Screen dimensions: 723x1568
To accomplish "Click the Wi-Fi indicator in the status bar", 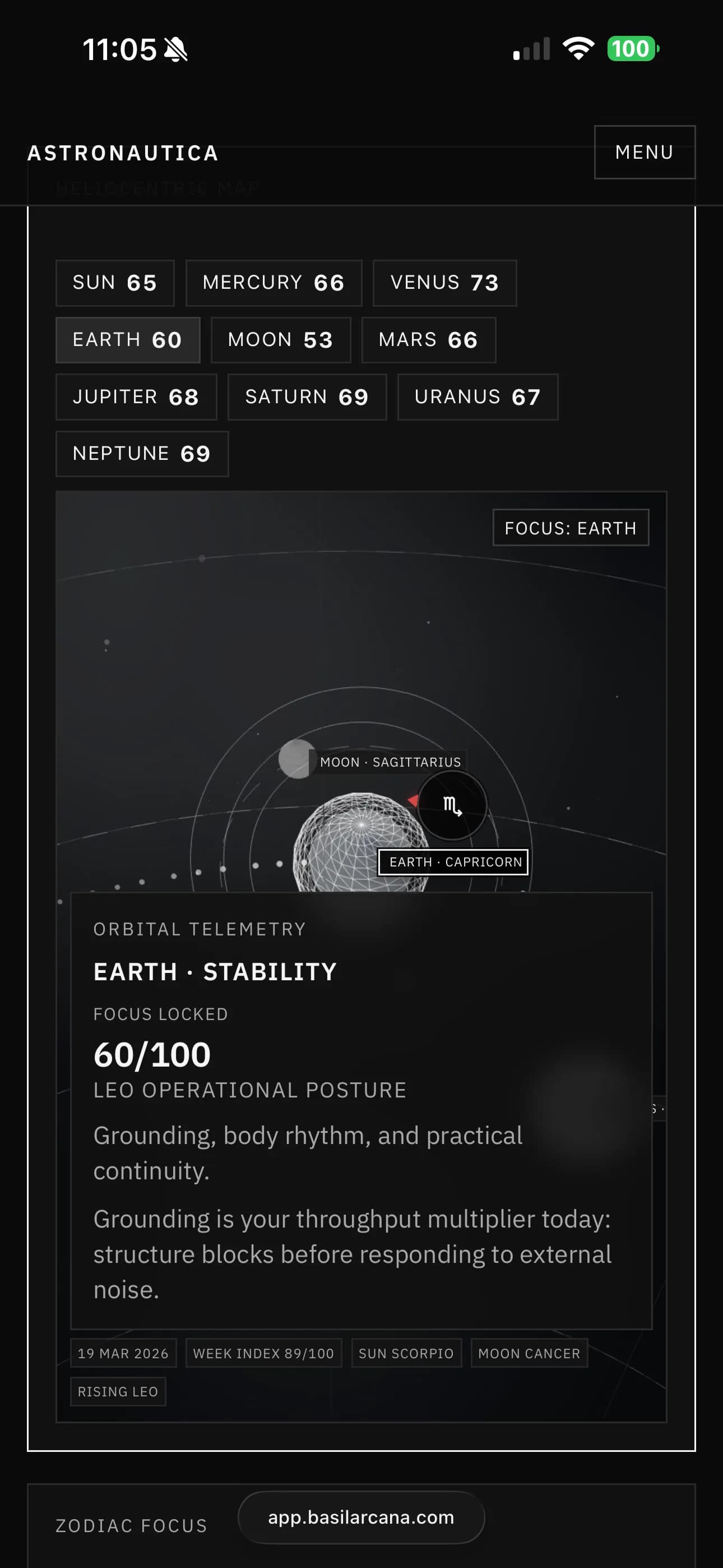I will pyautogui.click(x=577, y=49).
